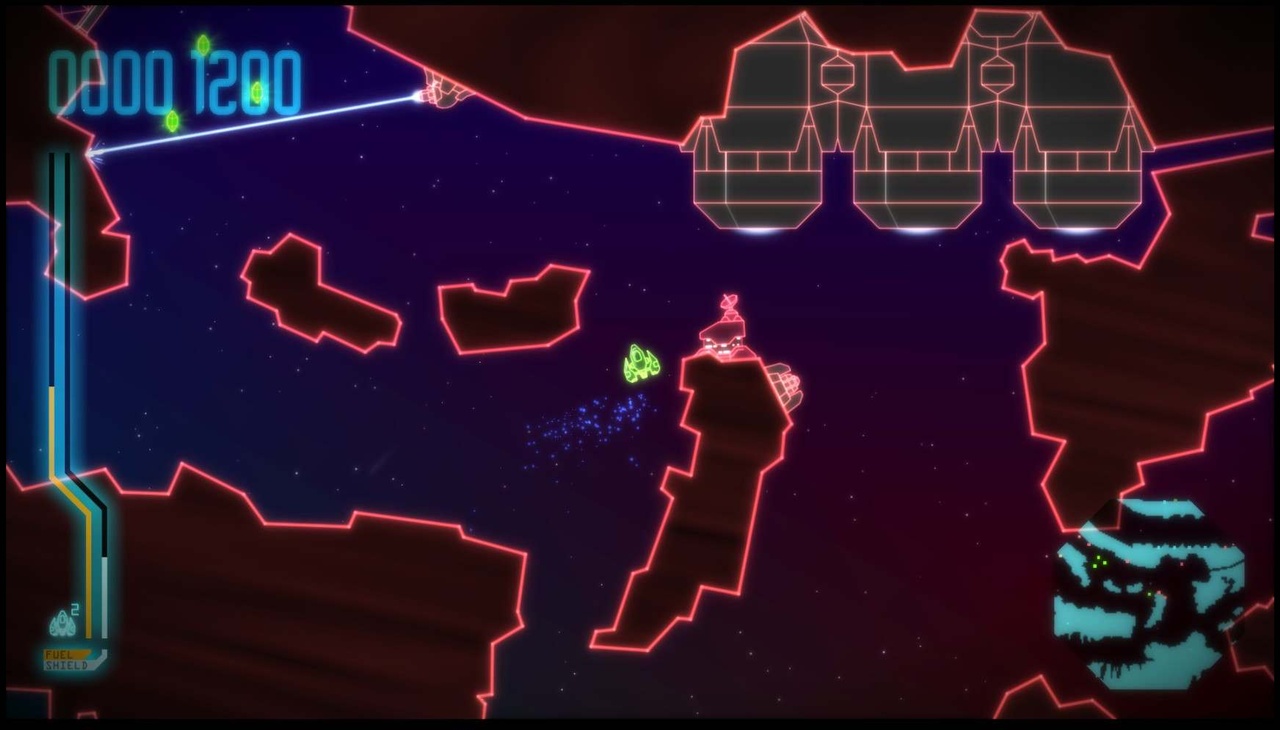
Task: Click the extra-lives counter showing 2
Action: pyautogui.click(x=75, y=608)
